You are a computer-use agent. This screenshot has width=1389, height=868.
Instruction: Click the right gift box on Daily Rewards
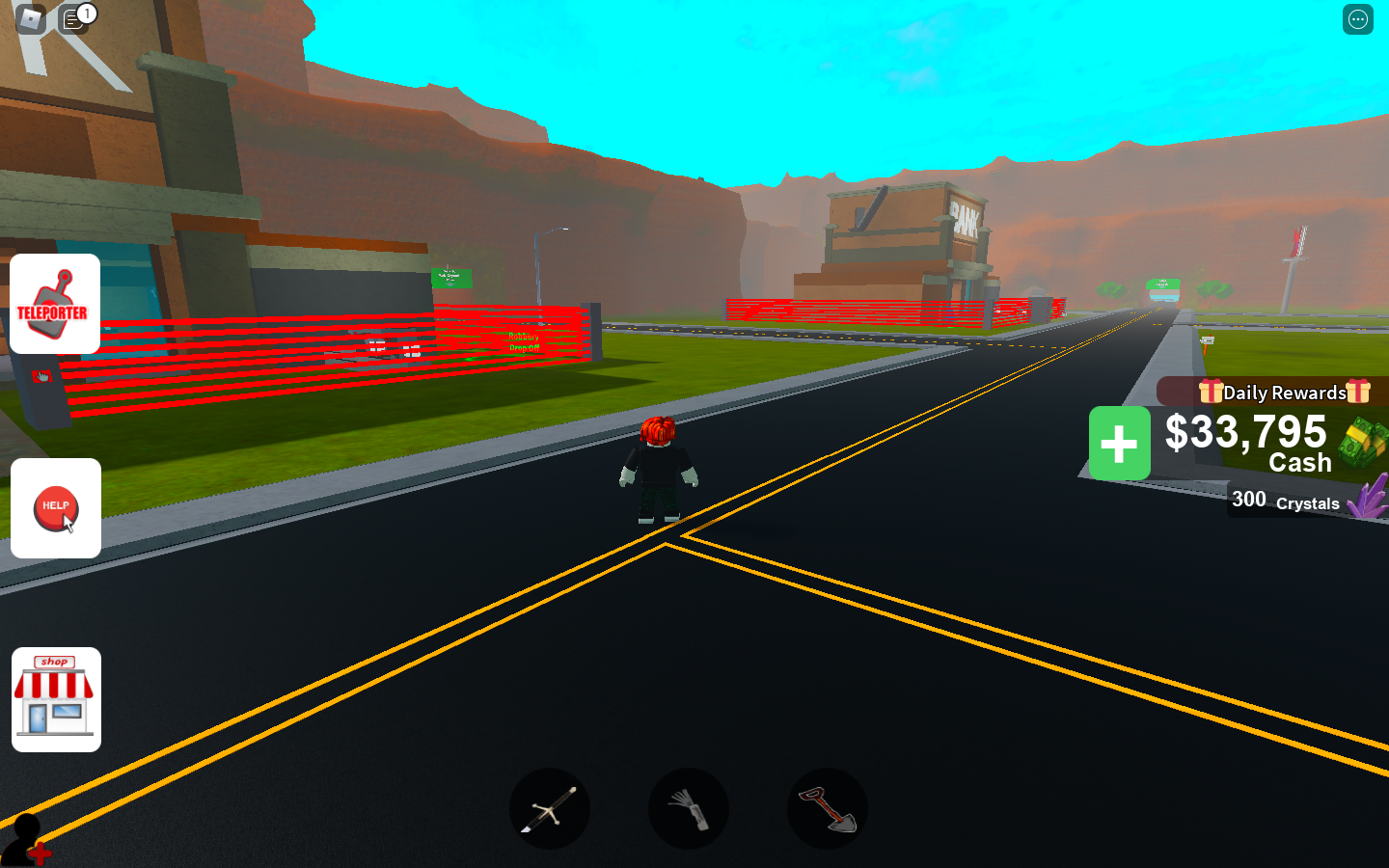coord(1357,392)
